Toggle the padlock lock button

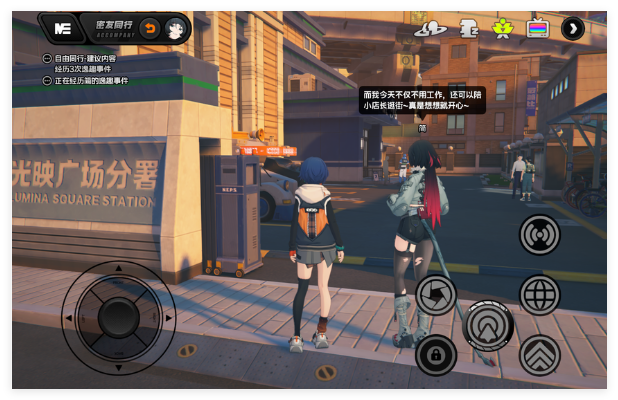(x=436, y=355)
